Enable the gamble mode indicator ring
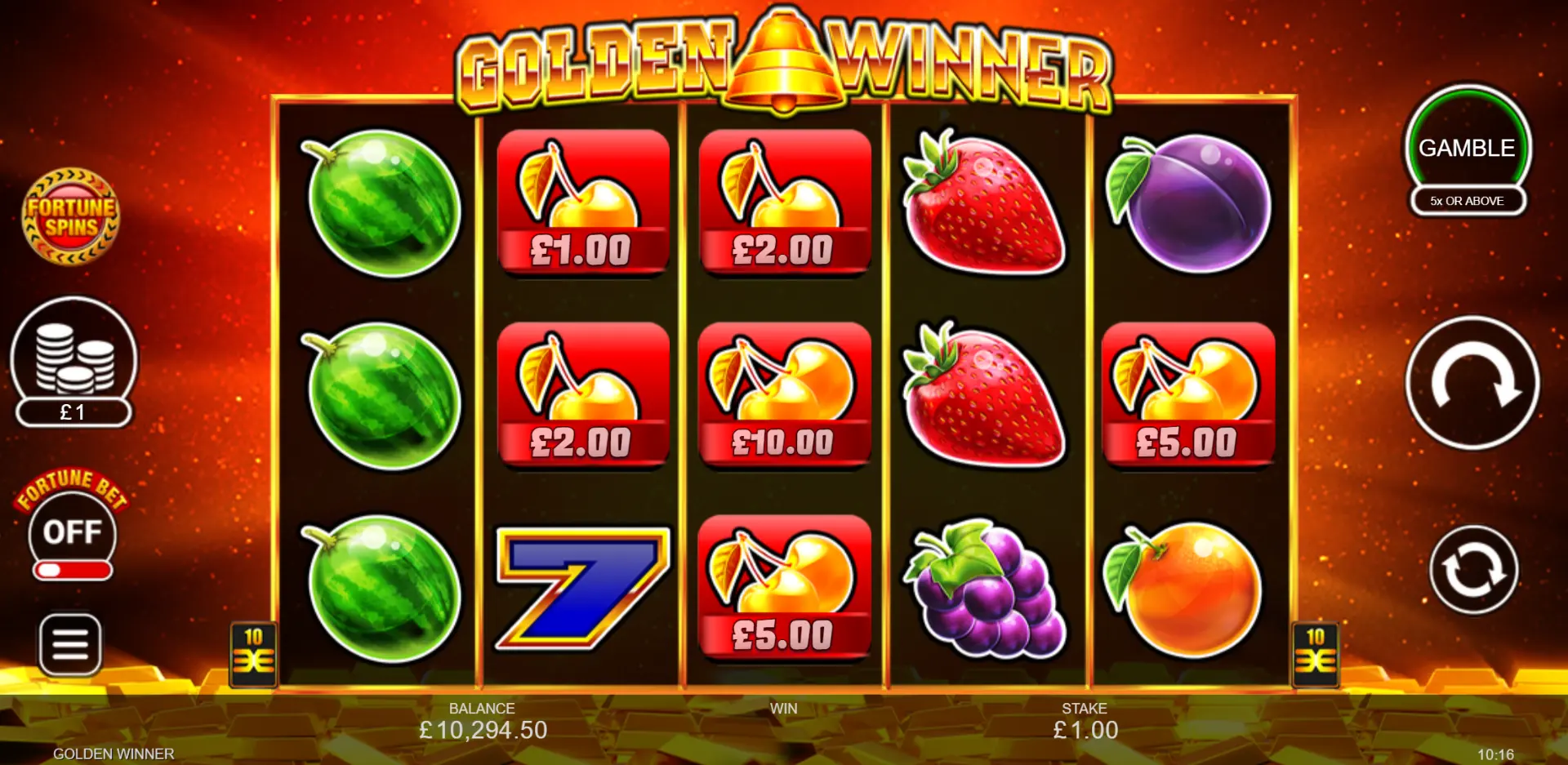The image size is (1568, 765). [x=1468, y=147]
